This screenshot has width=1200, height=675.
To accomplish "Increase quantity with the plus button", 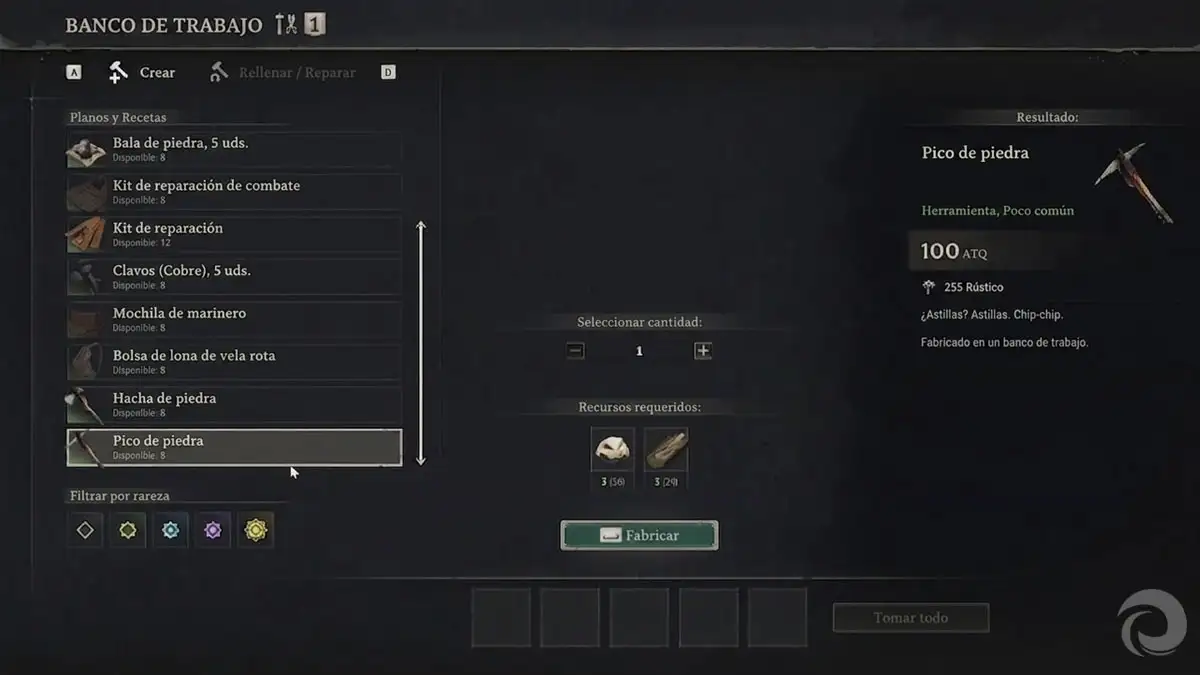I will [x=703, y=351].
